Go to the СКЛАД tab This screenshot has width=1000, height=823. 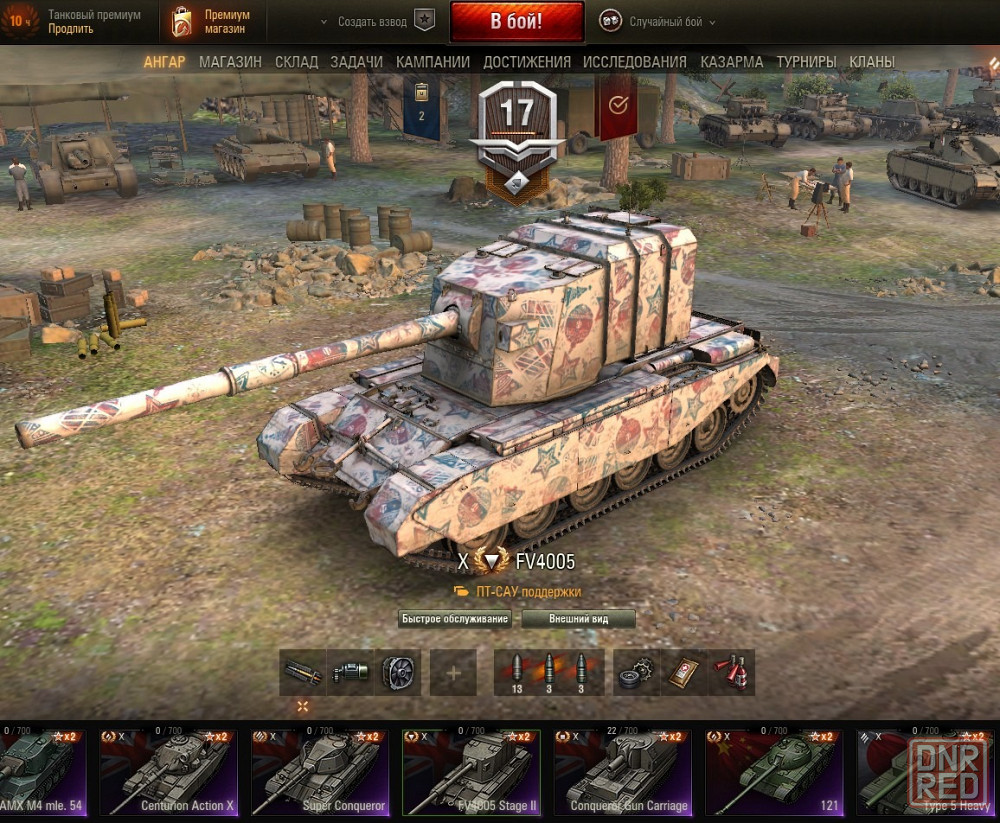(296, 62)
